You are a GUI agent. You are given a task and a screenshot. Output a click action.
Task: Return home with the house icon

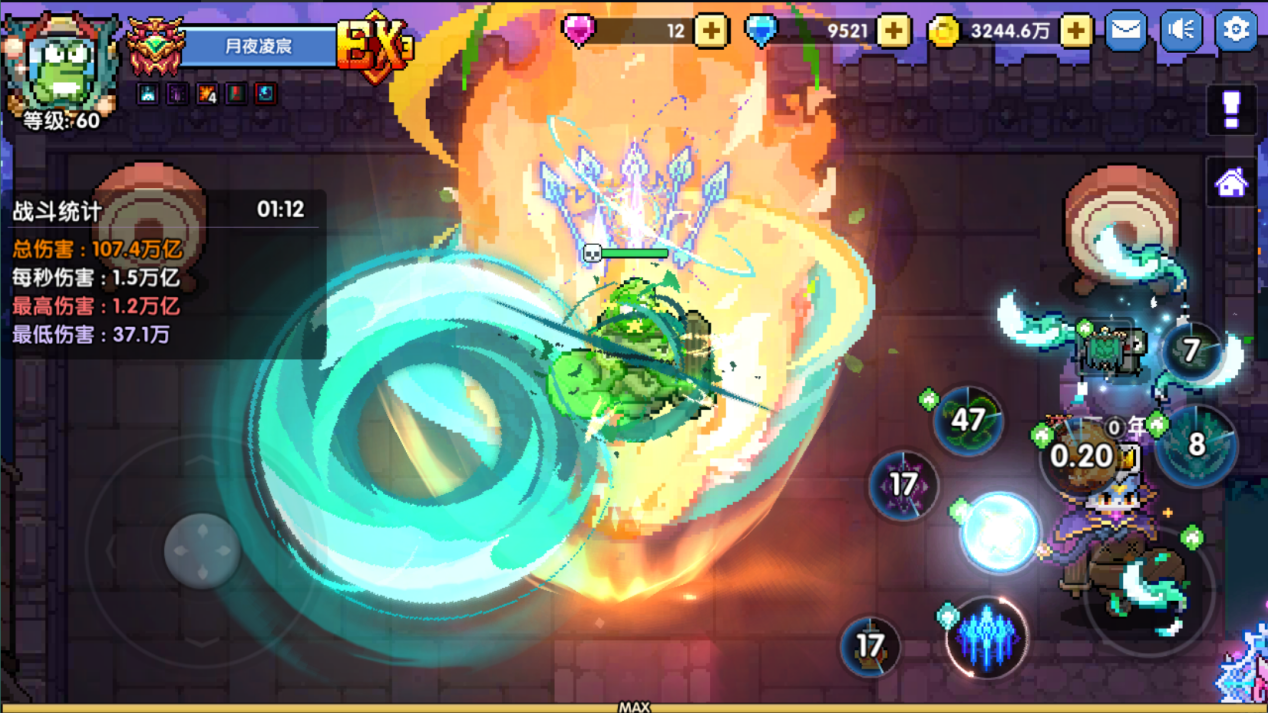(x=1232, y=183)
